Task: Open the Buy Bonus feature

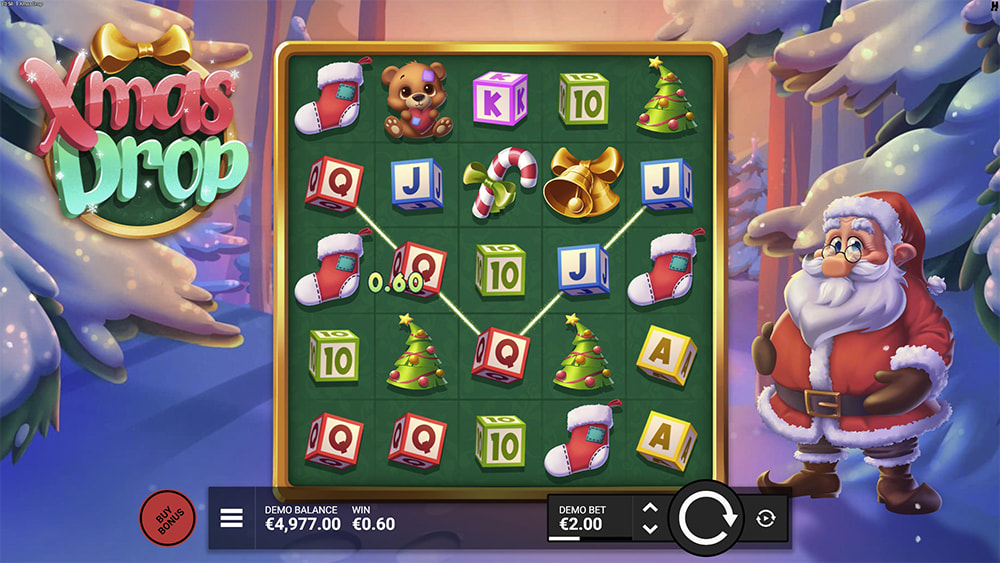Action: (x=167, y=518)
